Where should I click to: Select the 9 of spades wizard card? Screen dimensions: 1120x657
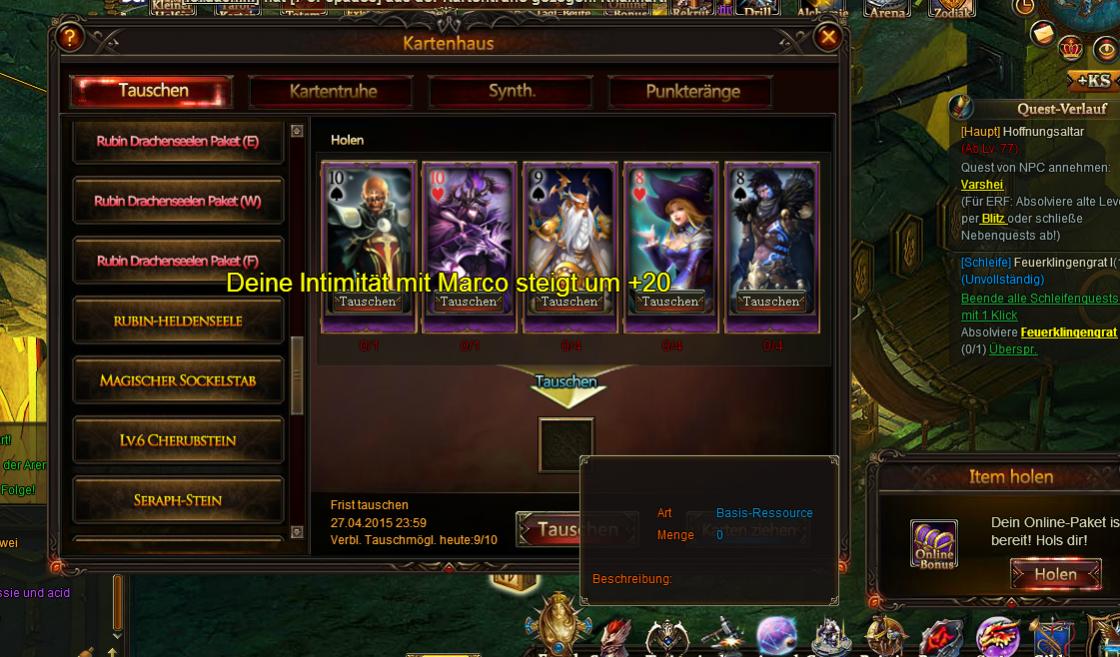click(x=569, y=230)
